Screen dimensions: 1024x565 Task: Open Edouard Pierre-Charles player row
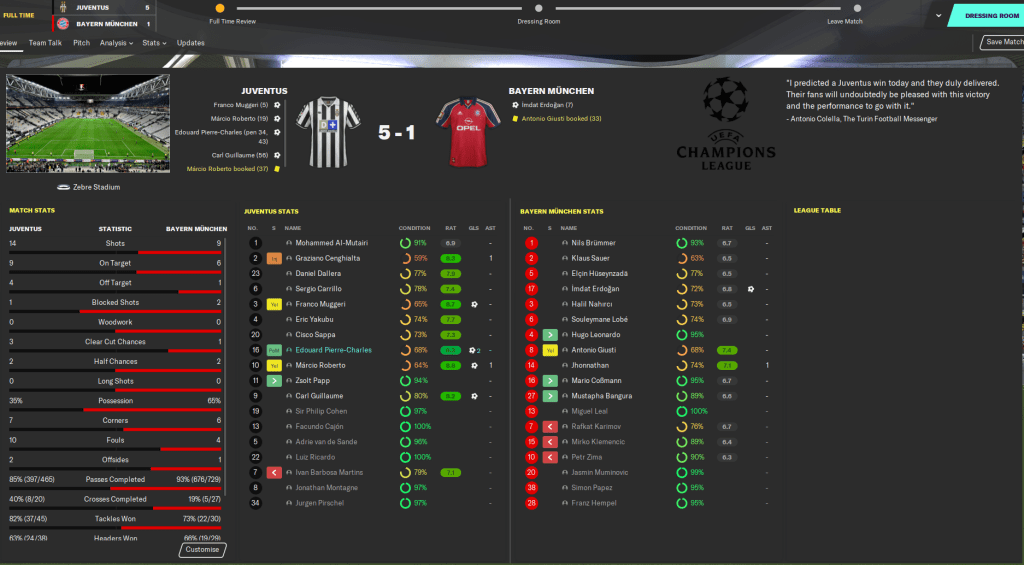tap(333, 350)
